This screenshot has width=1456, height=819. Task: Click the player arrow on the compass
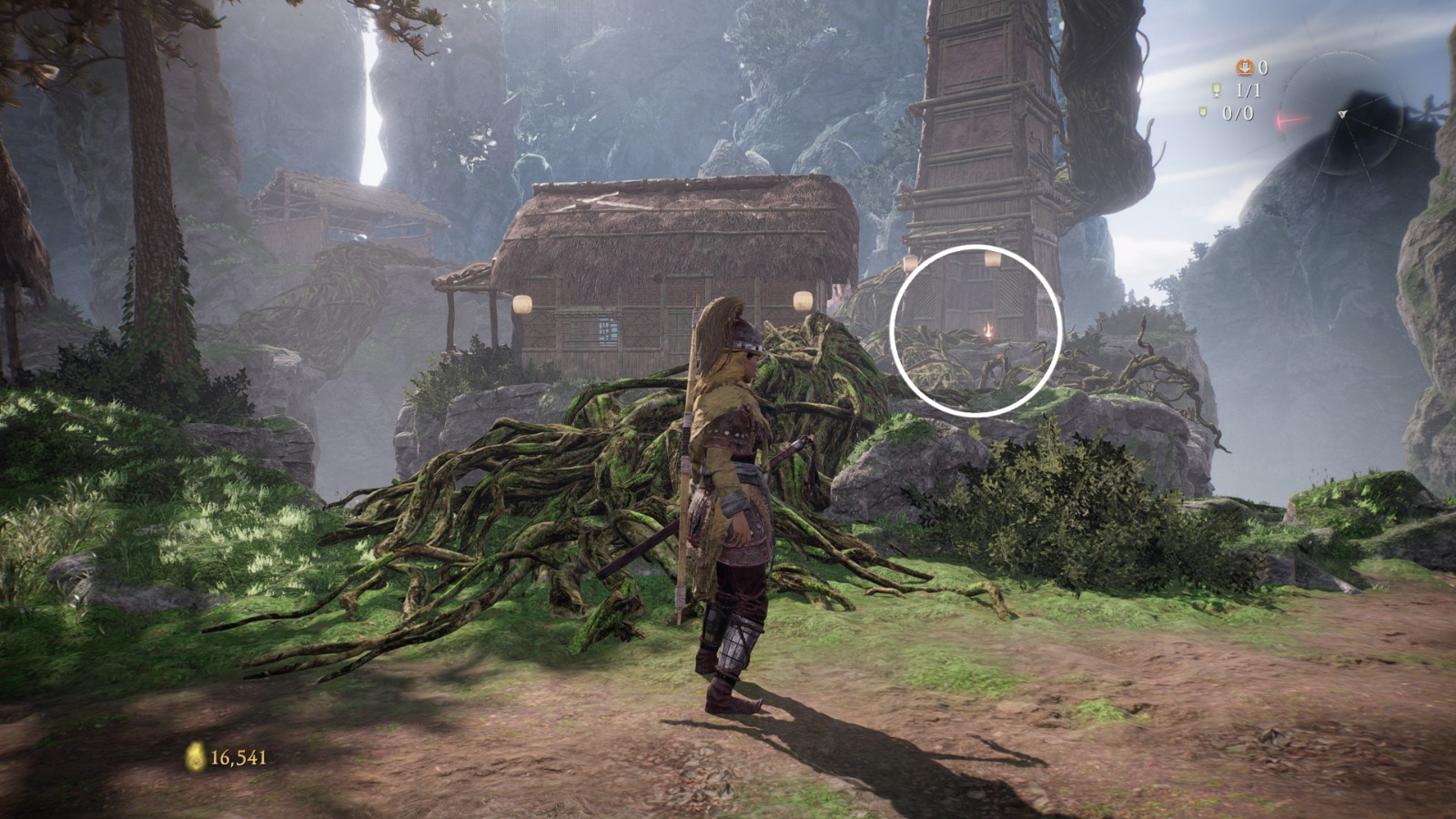point(1342,114)
